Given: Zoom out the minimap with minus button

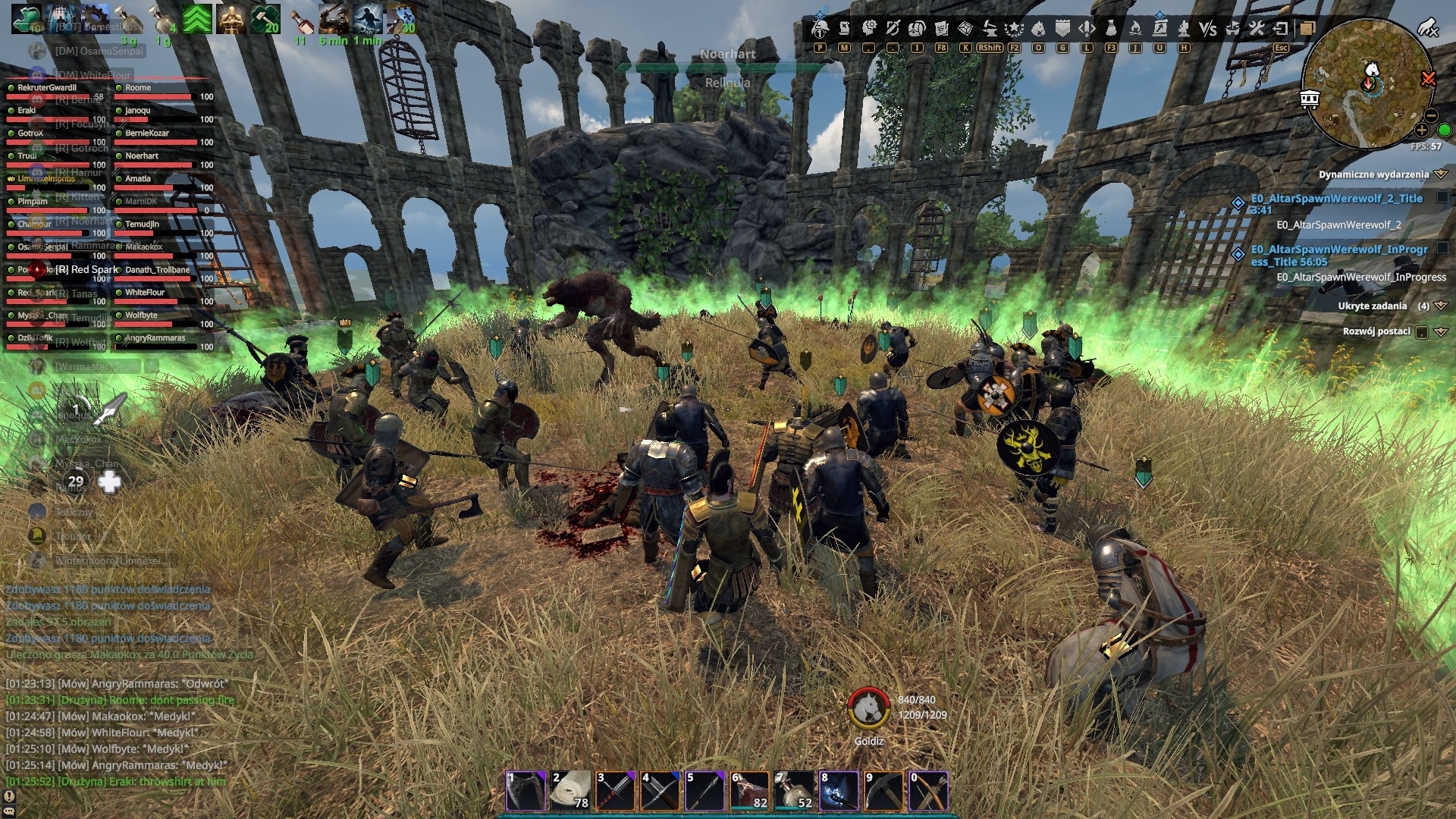Looking at the screenshot, I should click(1431, 115).
